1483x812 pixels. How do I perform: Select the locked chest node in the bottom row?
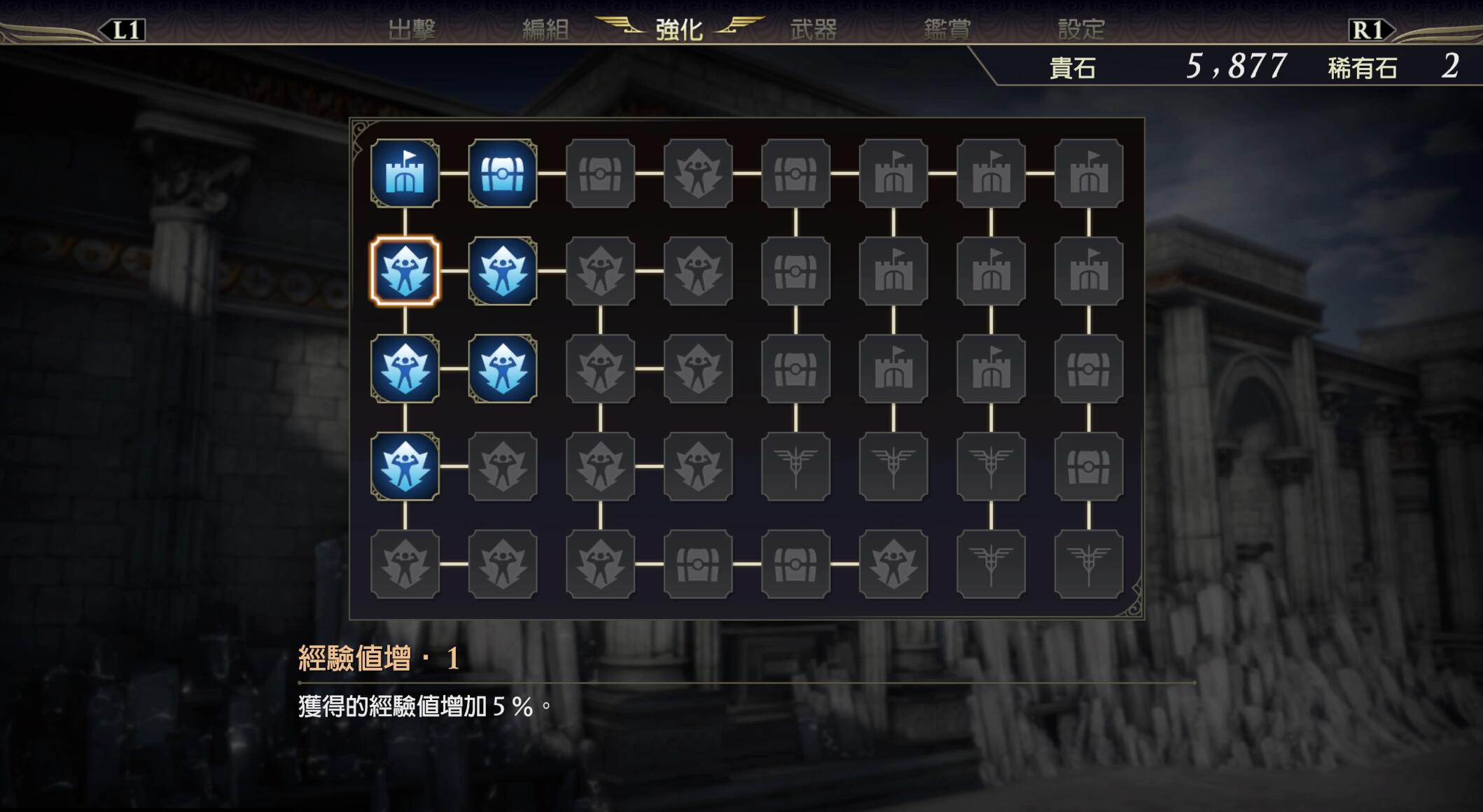click(x=697, y=566)
